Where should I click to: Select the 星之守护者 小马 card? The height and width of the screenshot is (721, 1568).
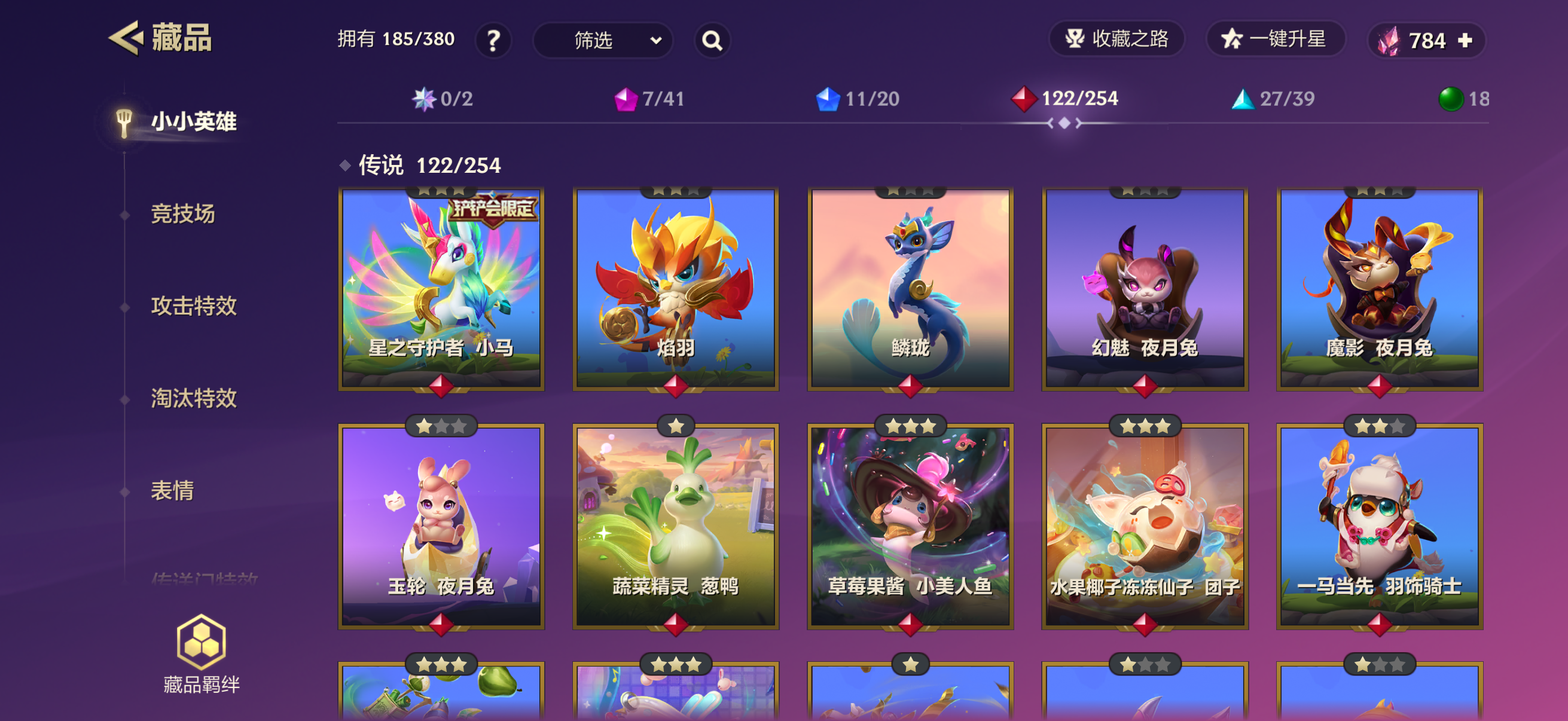coord(441,288)
